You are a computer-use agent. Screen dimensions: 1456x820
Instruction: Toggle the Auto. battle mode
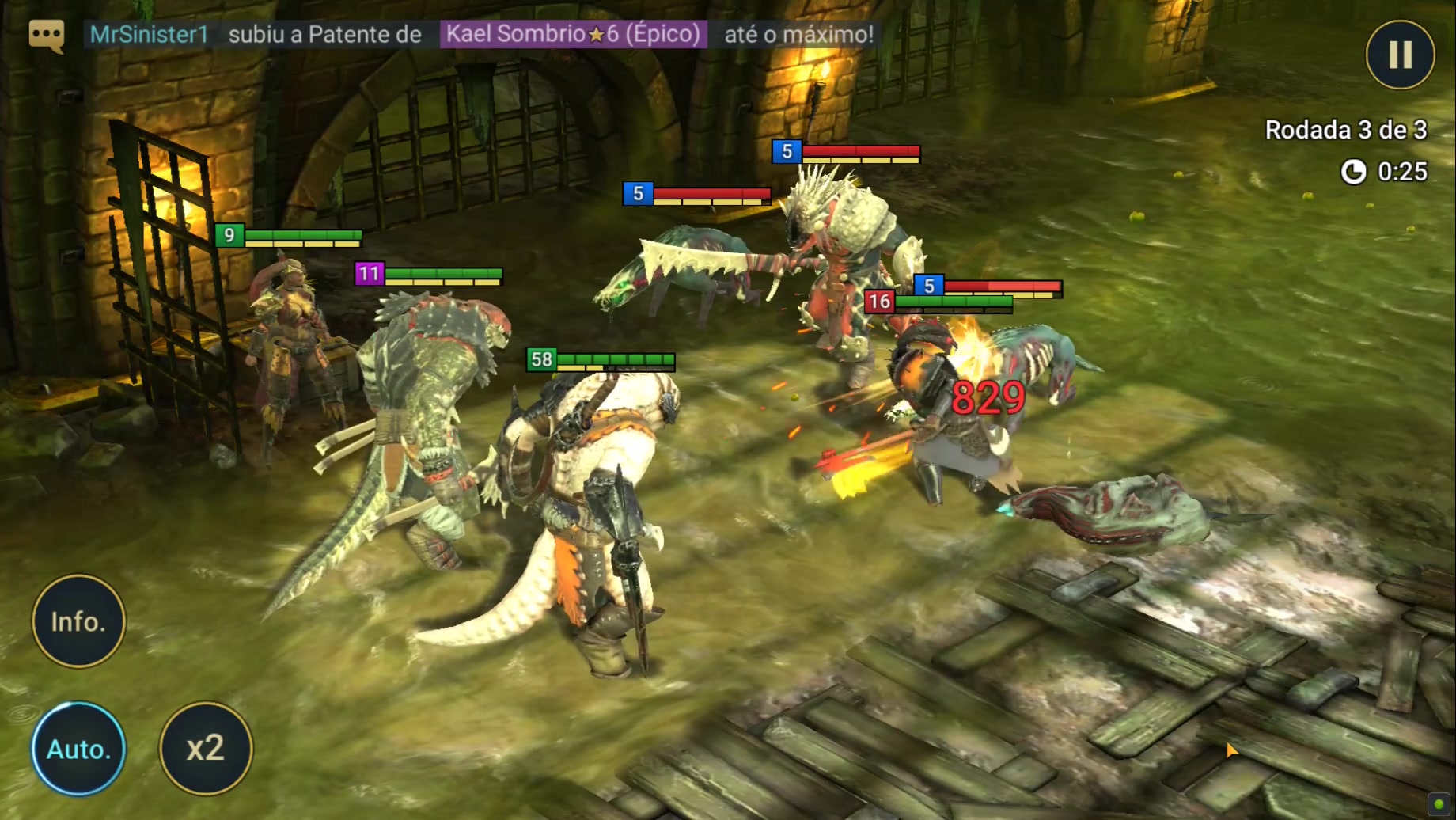78,748
